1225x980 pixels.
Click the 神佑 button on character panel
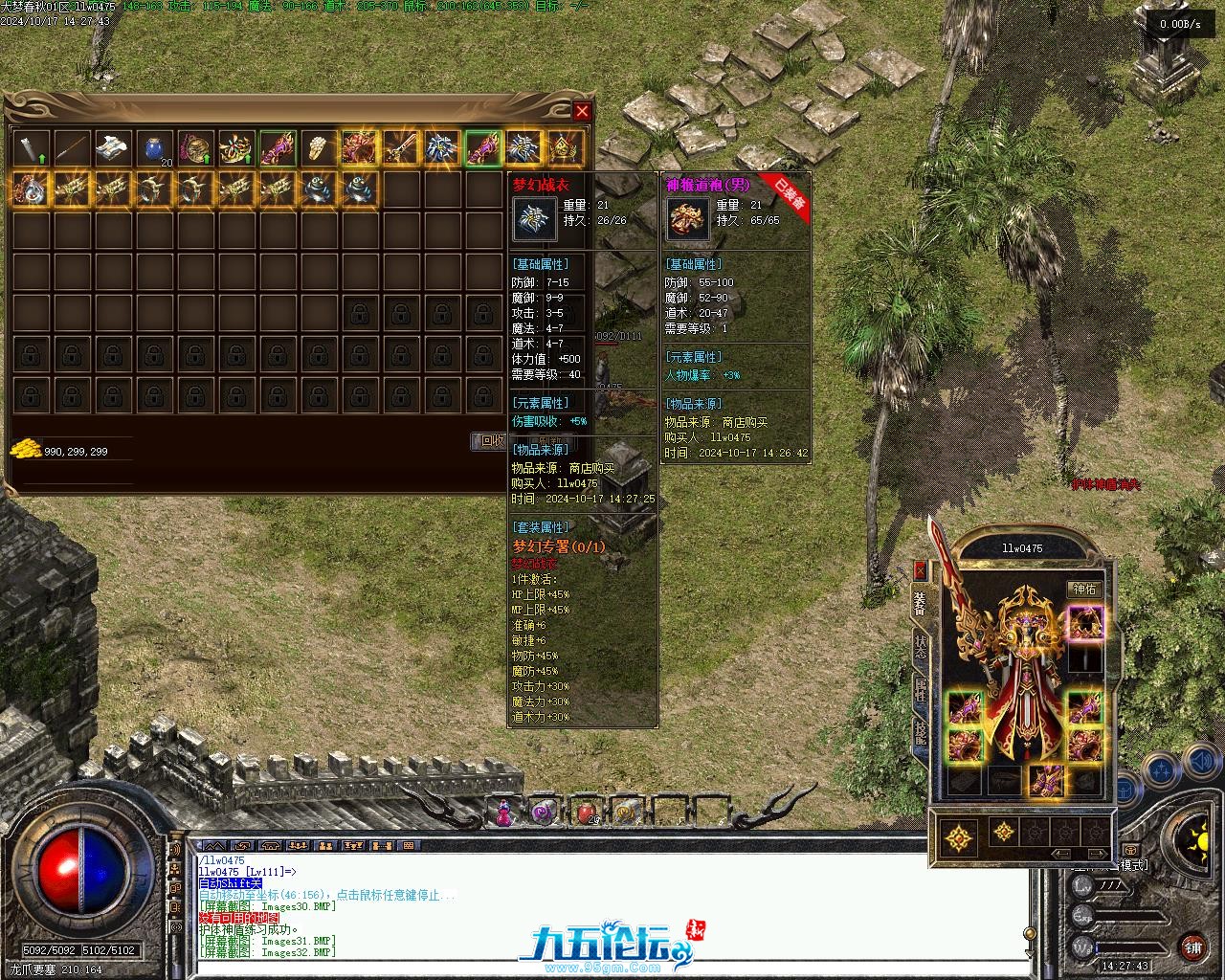pyautogui.click(x=1084, y=590)
